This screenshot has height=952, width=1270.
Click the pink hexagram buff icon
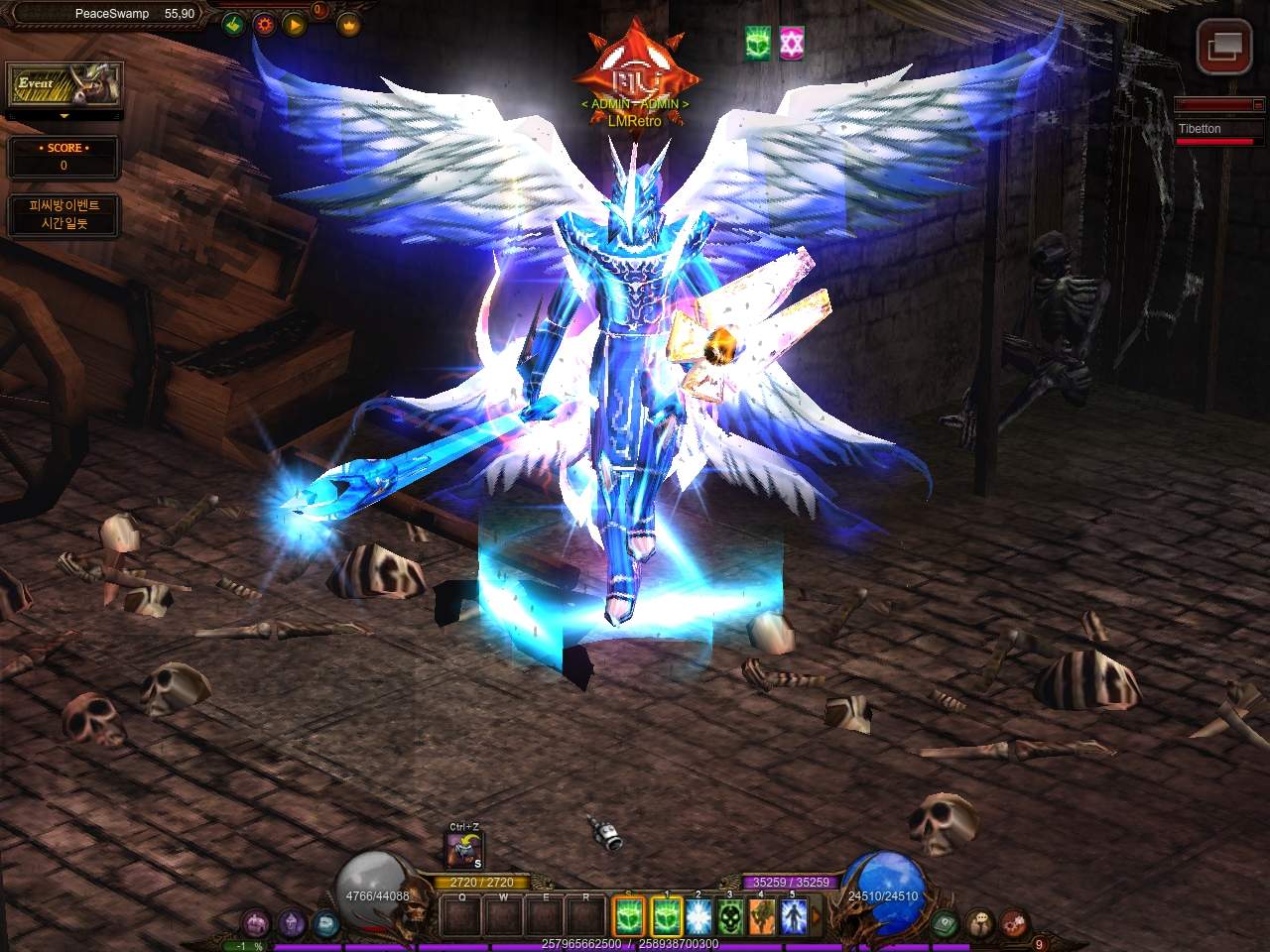[x=791, y=43]
